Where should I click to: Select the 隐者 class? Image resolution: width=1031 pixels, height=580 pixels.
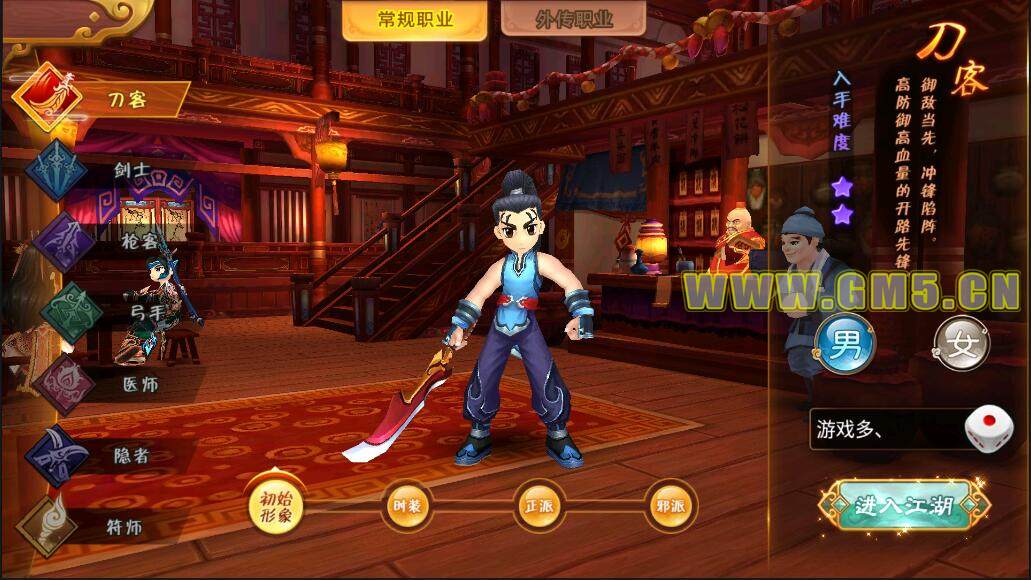[x=100, y=456]
